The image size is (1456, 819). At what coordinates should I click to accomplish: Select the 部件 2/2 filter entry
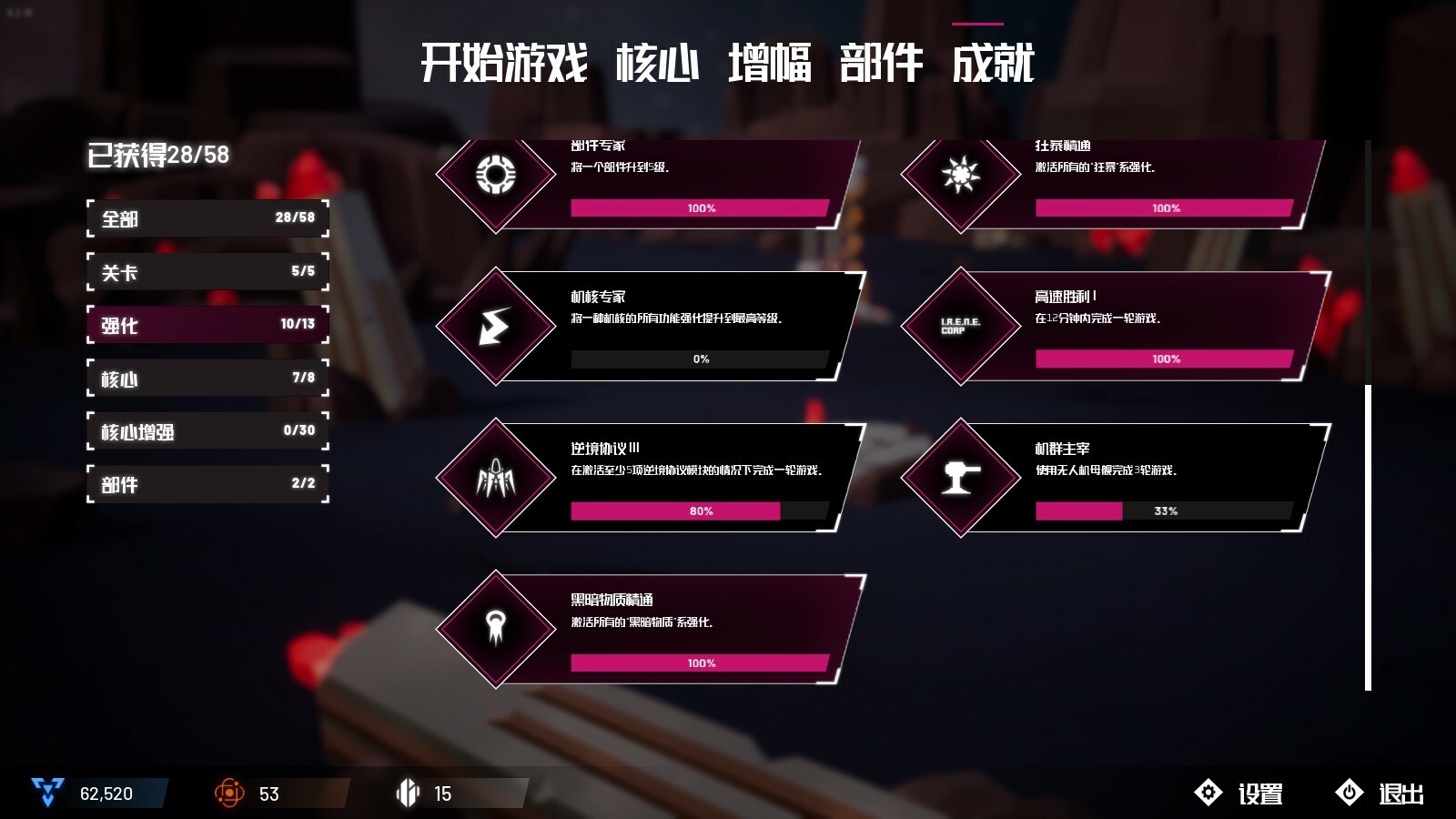coord(207,485)
